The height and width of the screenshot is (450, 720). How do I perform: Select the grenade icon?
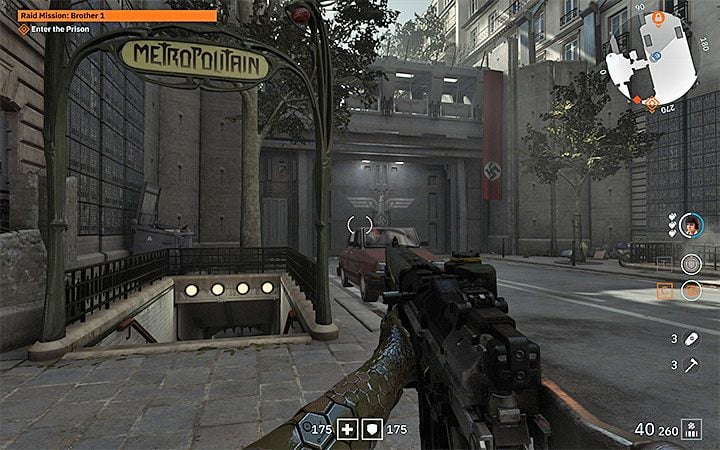689,337
